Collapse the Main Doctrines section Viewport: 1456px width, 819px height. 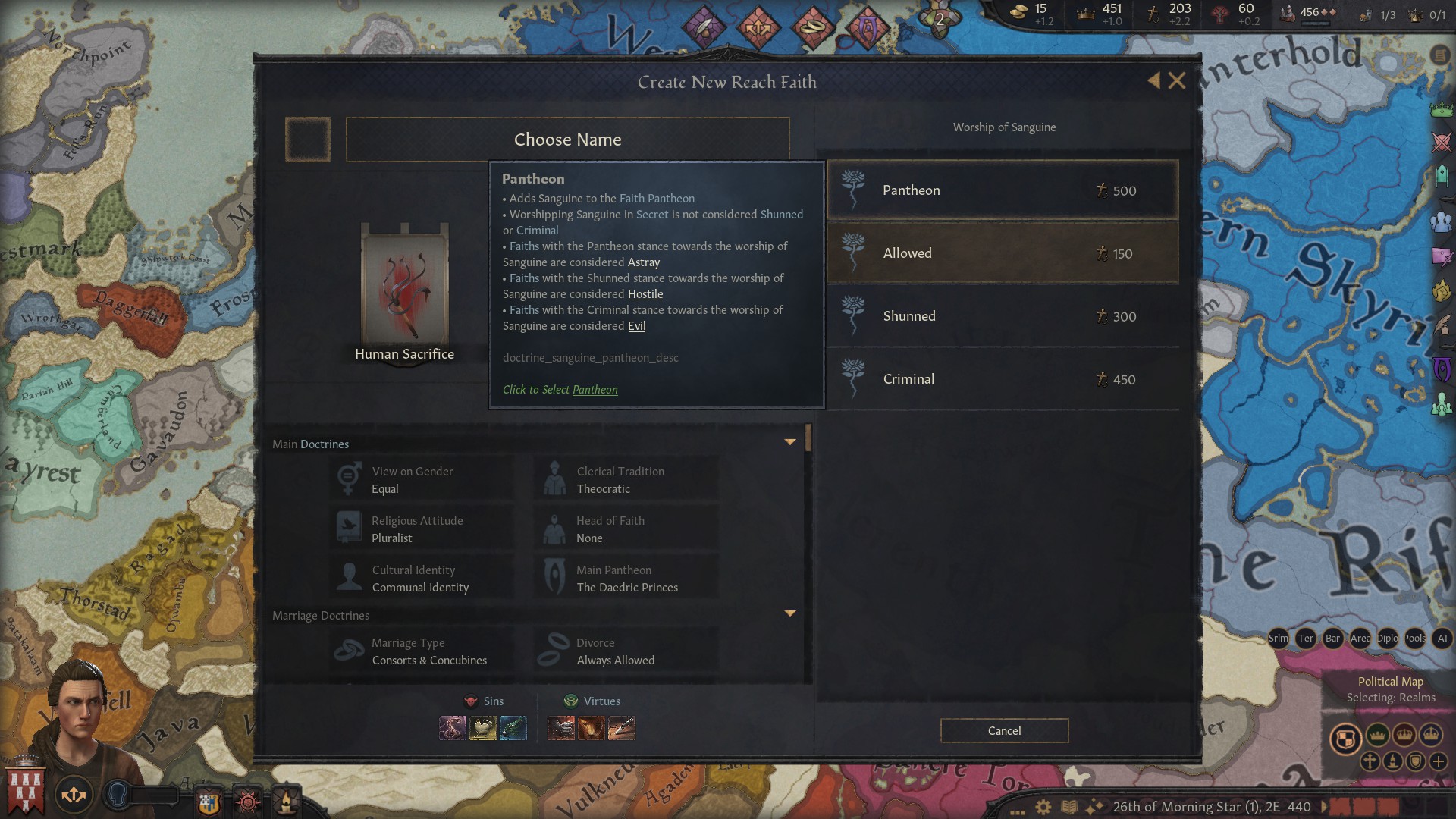click(x=791, y=441)
